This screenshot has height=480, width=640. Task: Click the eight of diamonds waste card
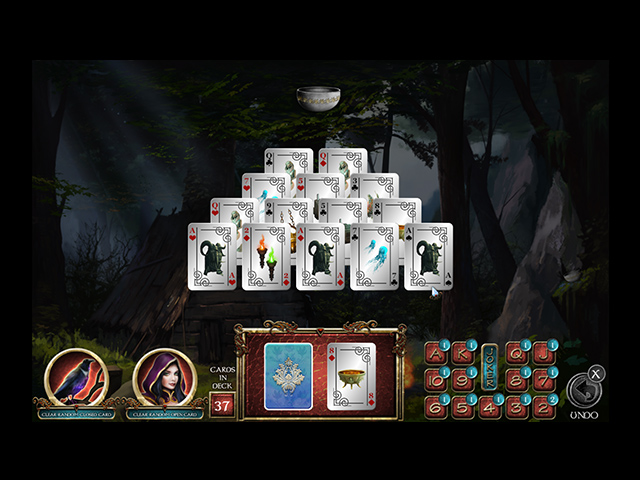click(351, 376)
